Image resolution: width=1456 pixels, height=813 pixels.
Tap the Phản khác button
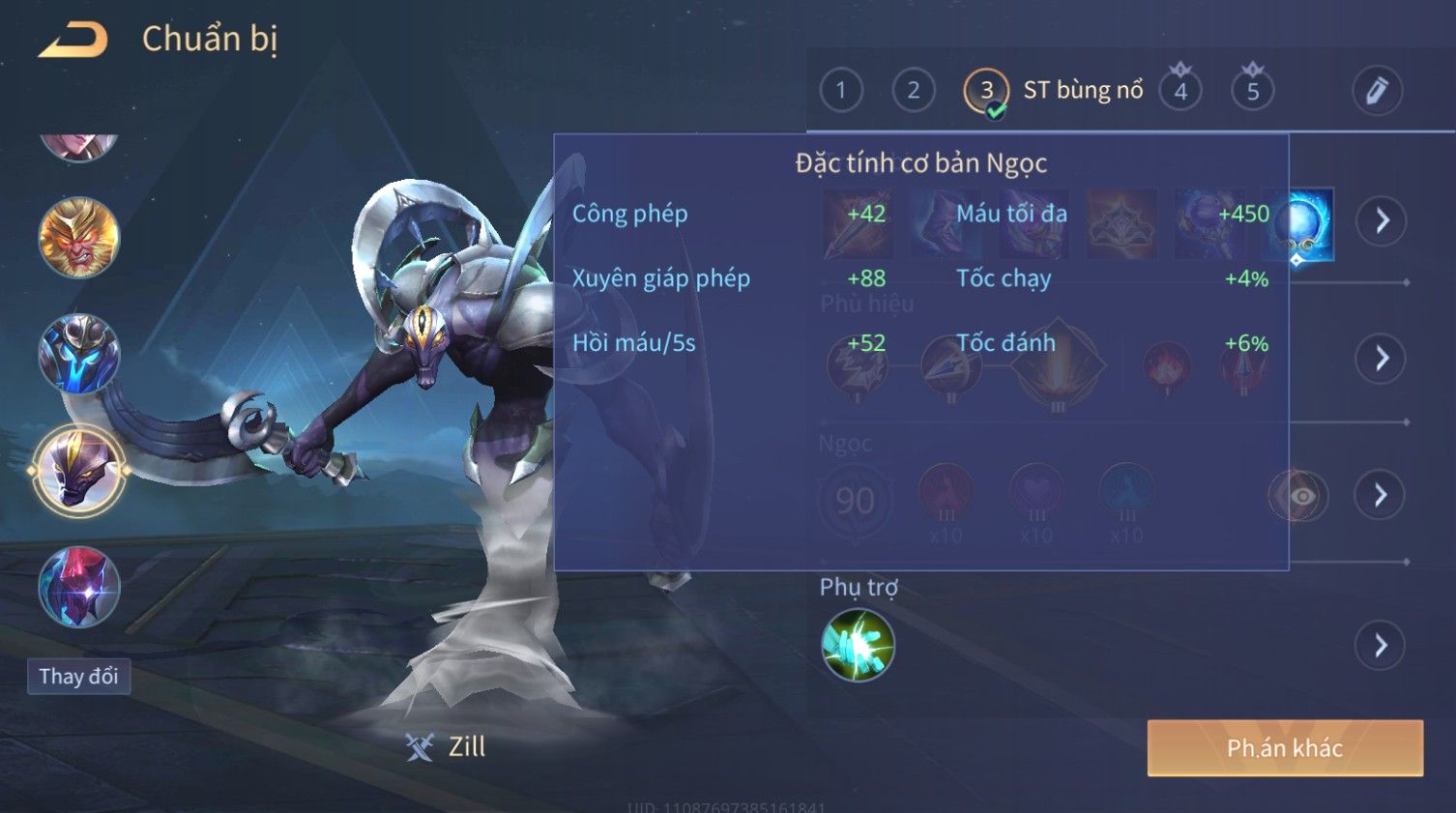click(1285, 747)
